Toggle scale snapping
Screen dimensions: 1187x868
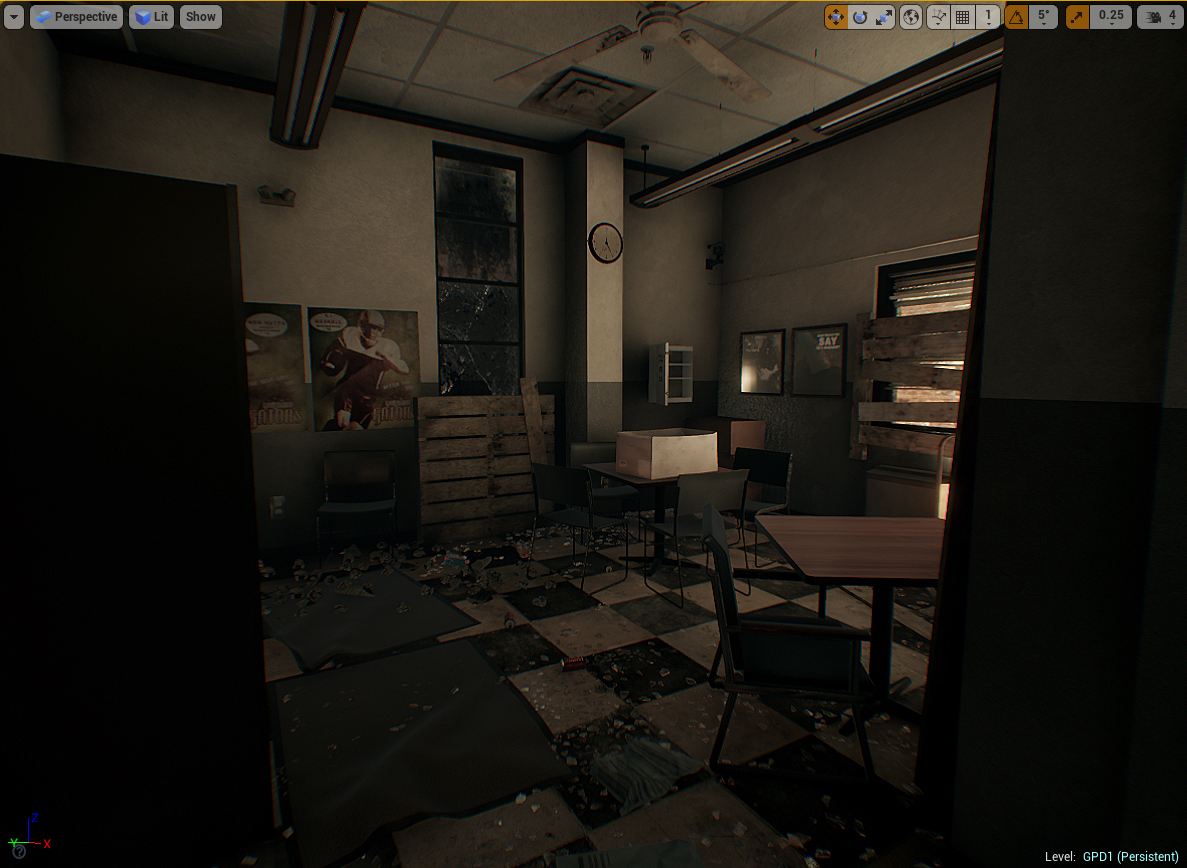pos(1078,17)
